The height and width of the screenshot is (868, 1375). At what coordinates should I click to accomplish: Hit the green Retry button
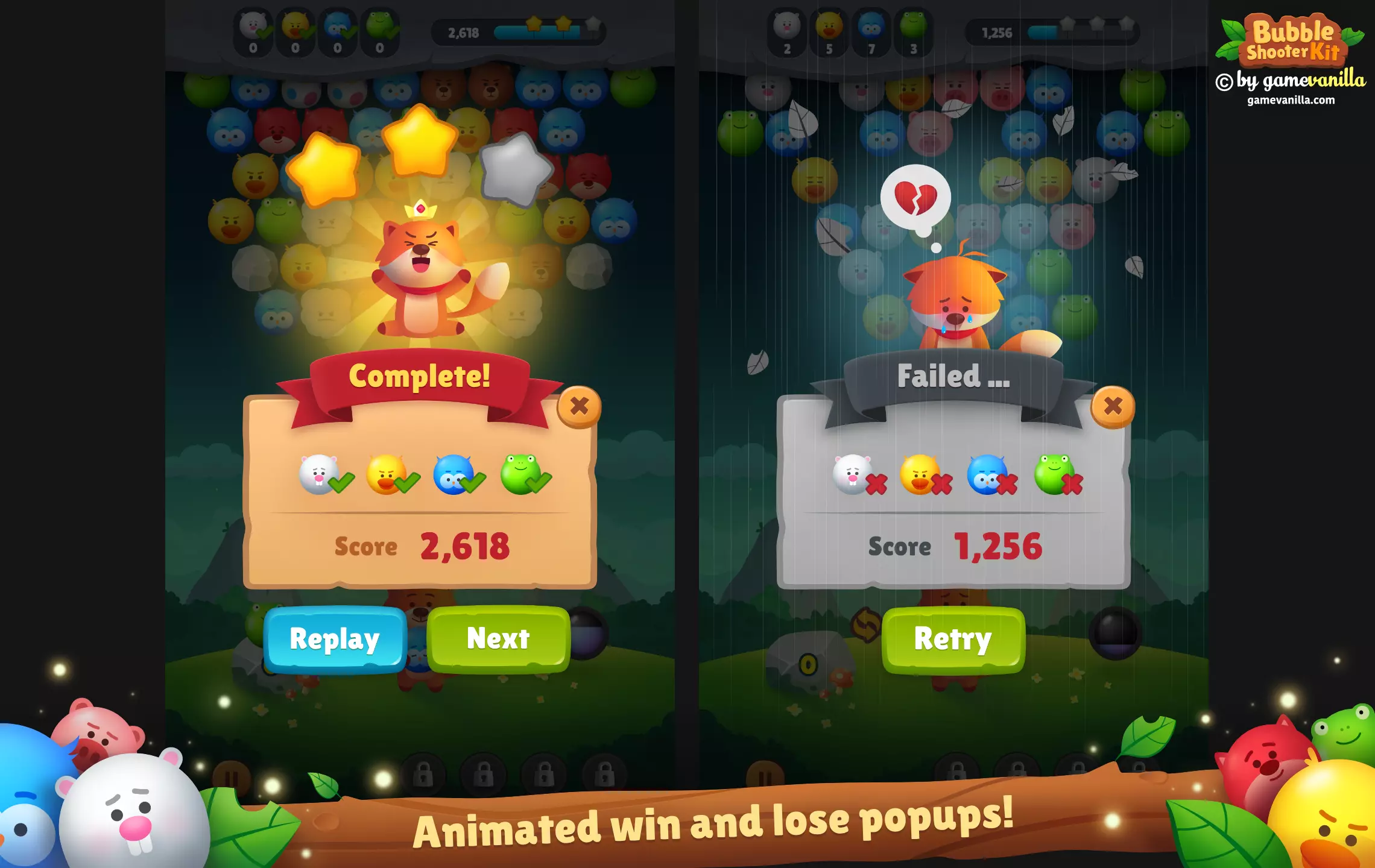tap(953, 639)
